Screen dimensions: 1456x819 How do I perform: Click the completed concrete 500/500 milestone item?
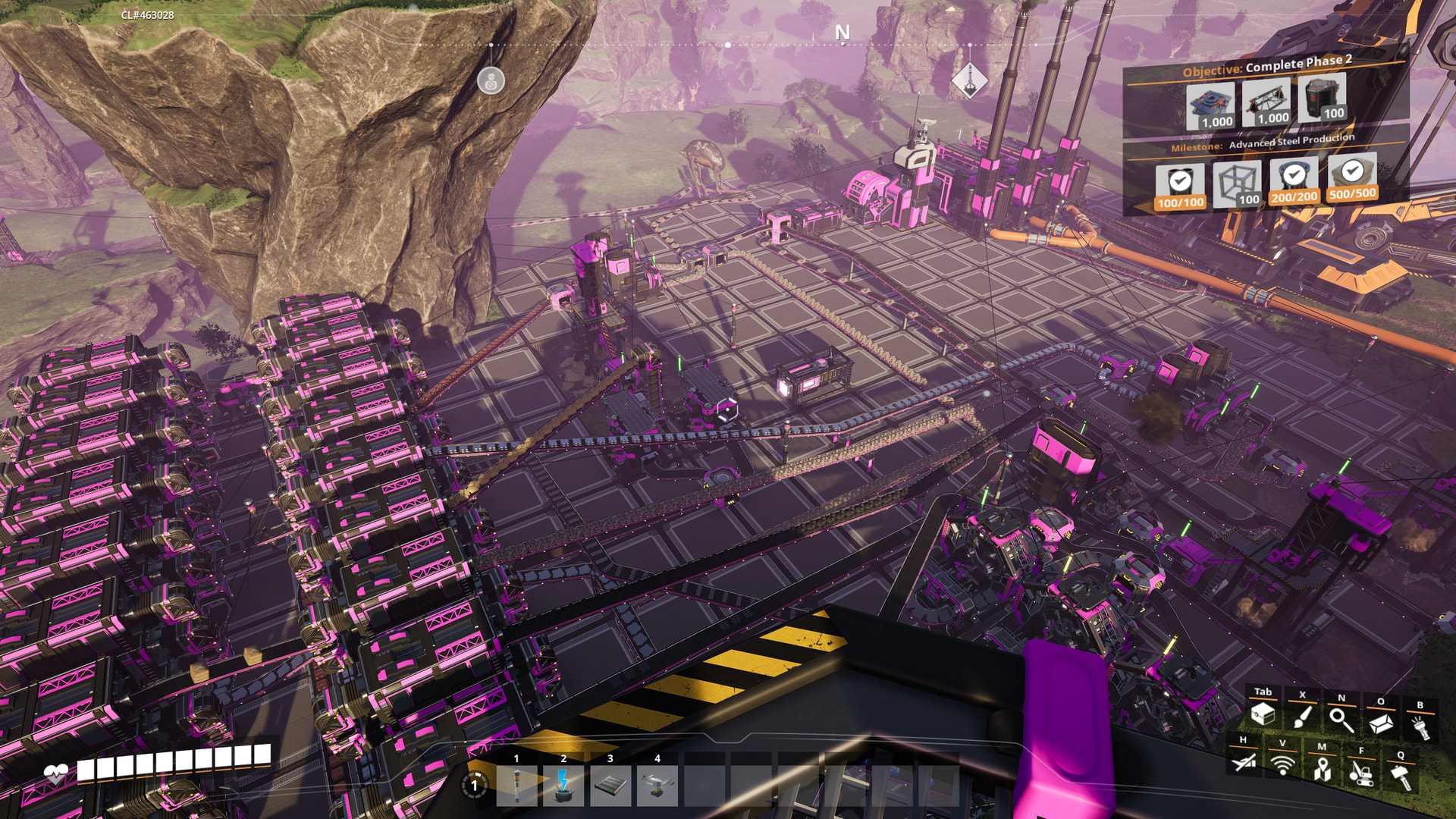click(1352, 177)
